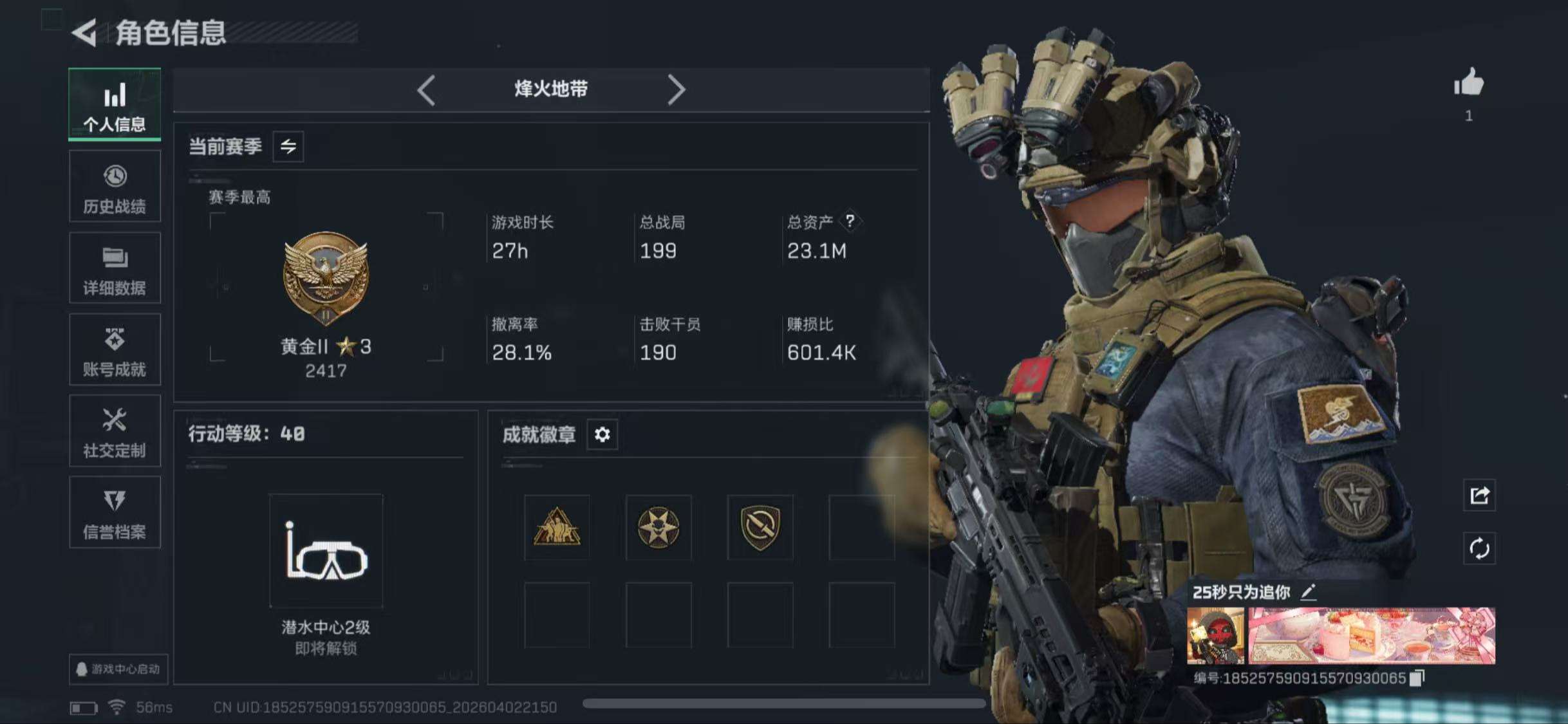
Task: Share the character profile
Action: coord(1479,495)
